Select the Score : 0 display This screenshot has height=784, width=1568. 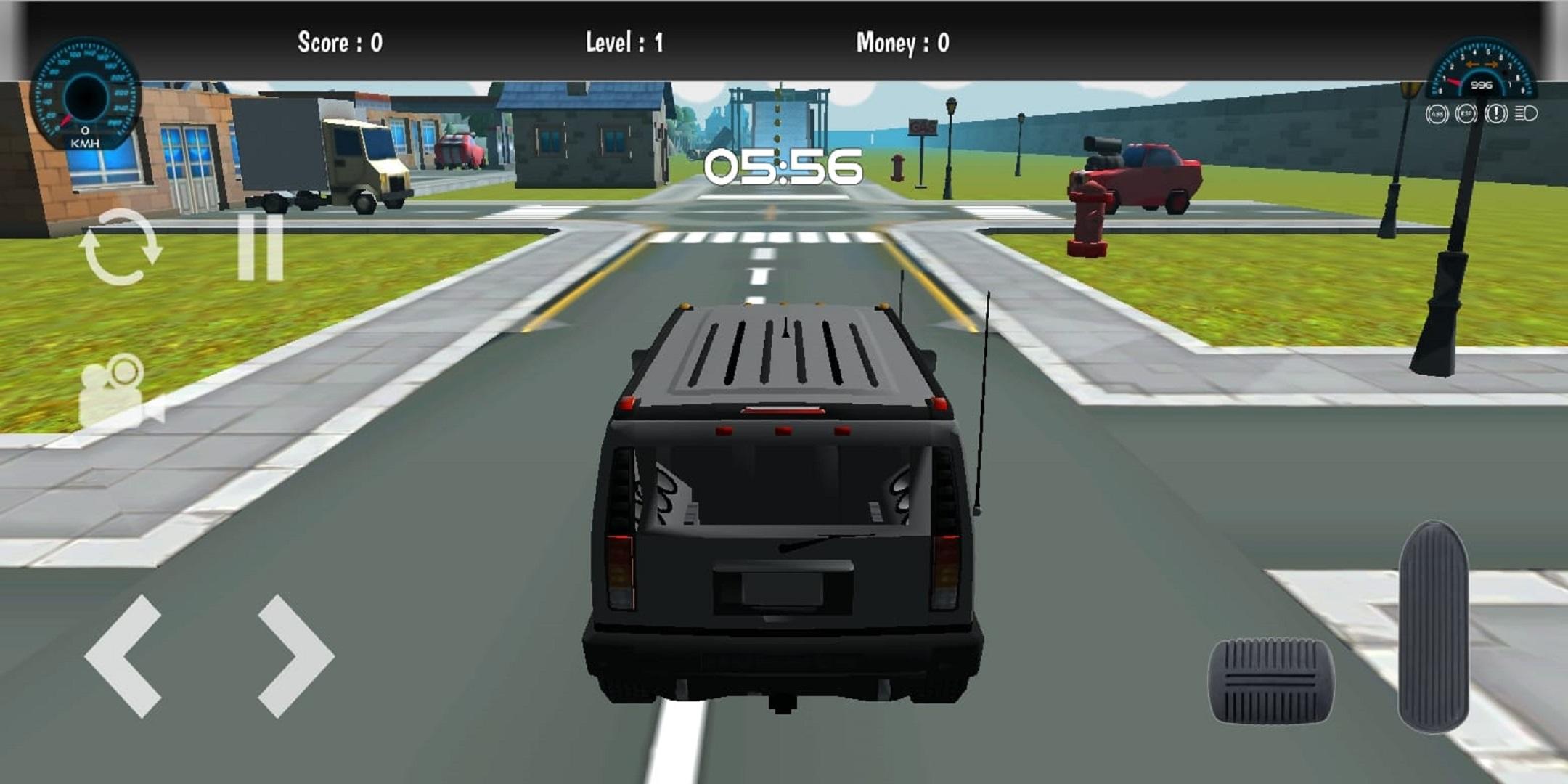pyautogui.click(x=341, y=44)
